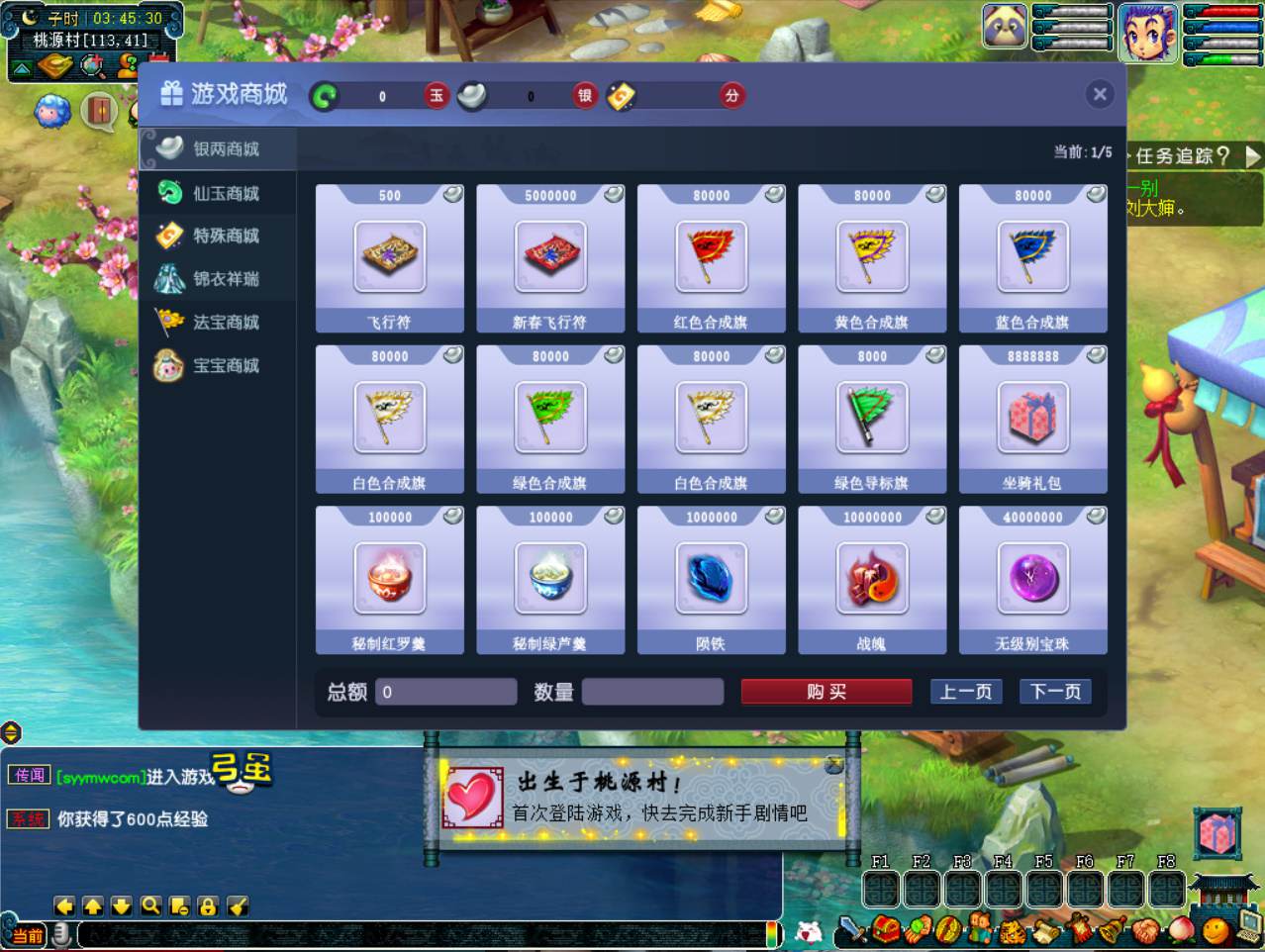Expand the 任务追踪 quest tracker arrow
The image size is (1265, 952).
pos(1252,156)
